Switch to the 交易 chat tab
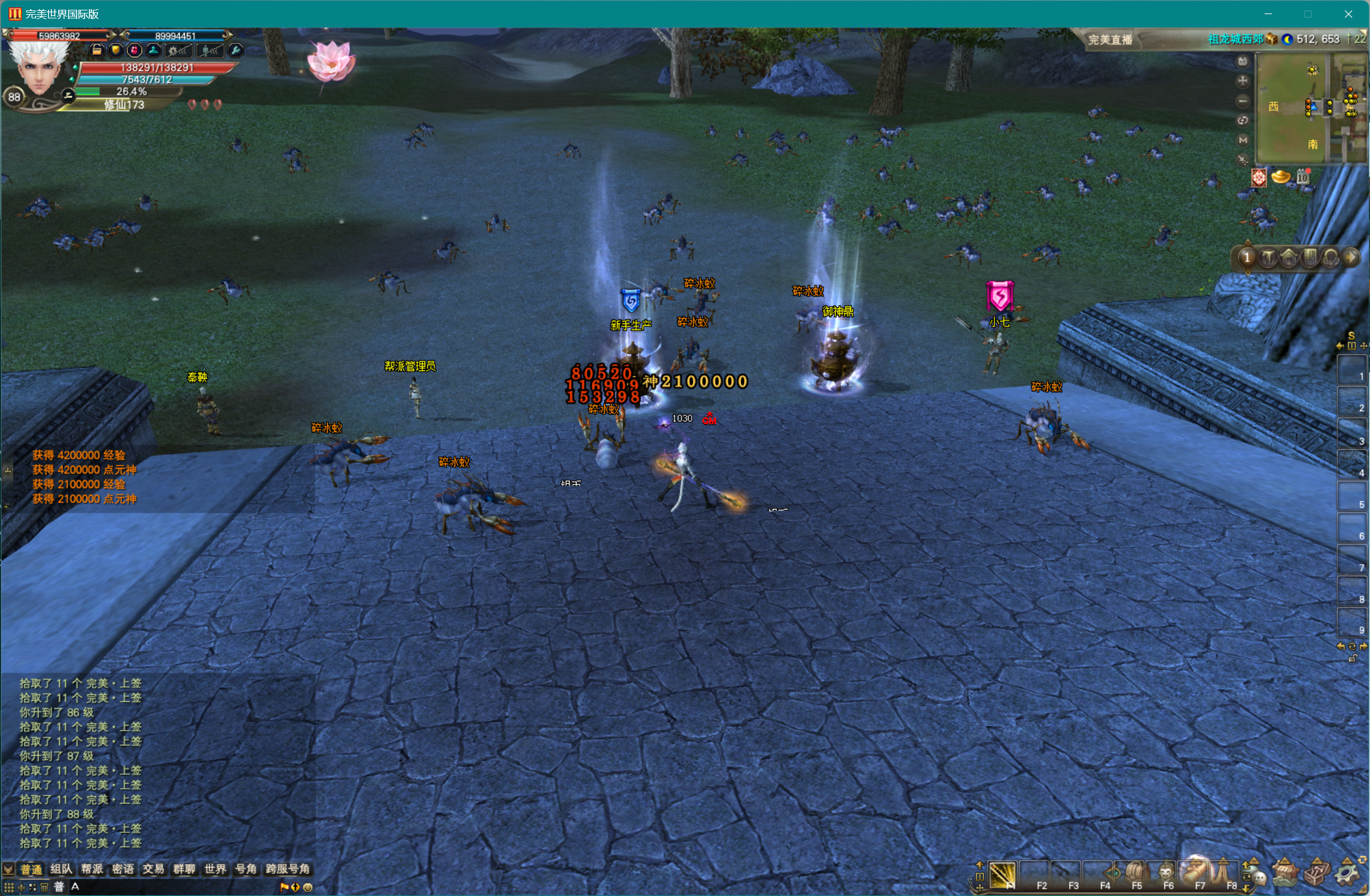 (153, 869)
